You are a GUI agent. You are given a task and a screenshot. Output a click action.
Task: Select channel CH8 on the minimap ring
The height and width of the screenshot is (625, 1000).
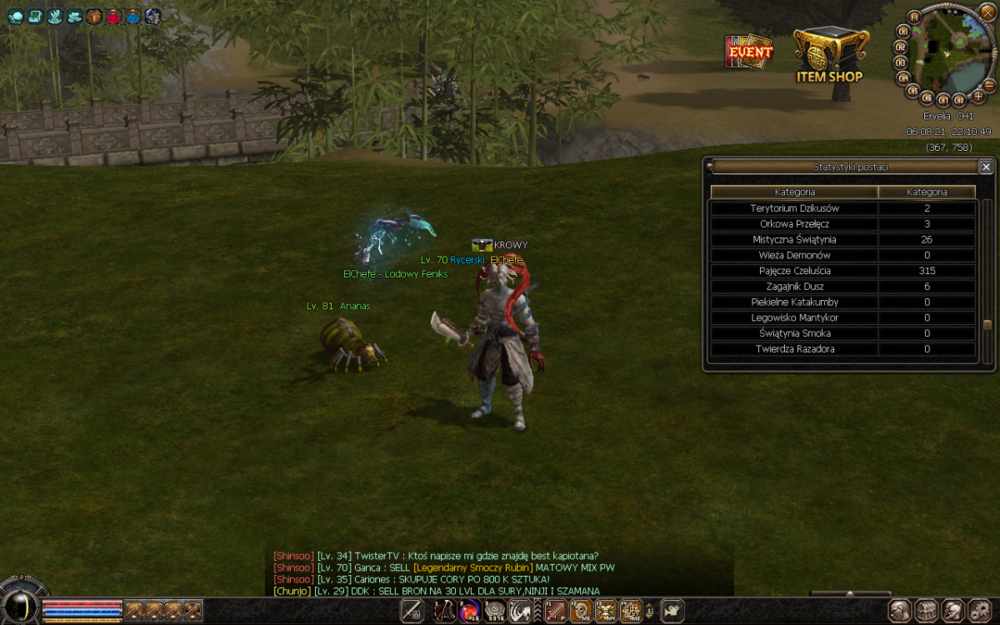pyautogui.click(x=959, y=99)
